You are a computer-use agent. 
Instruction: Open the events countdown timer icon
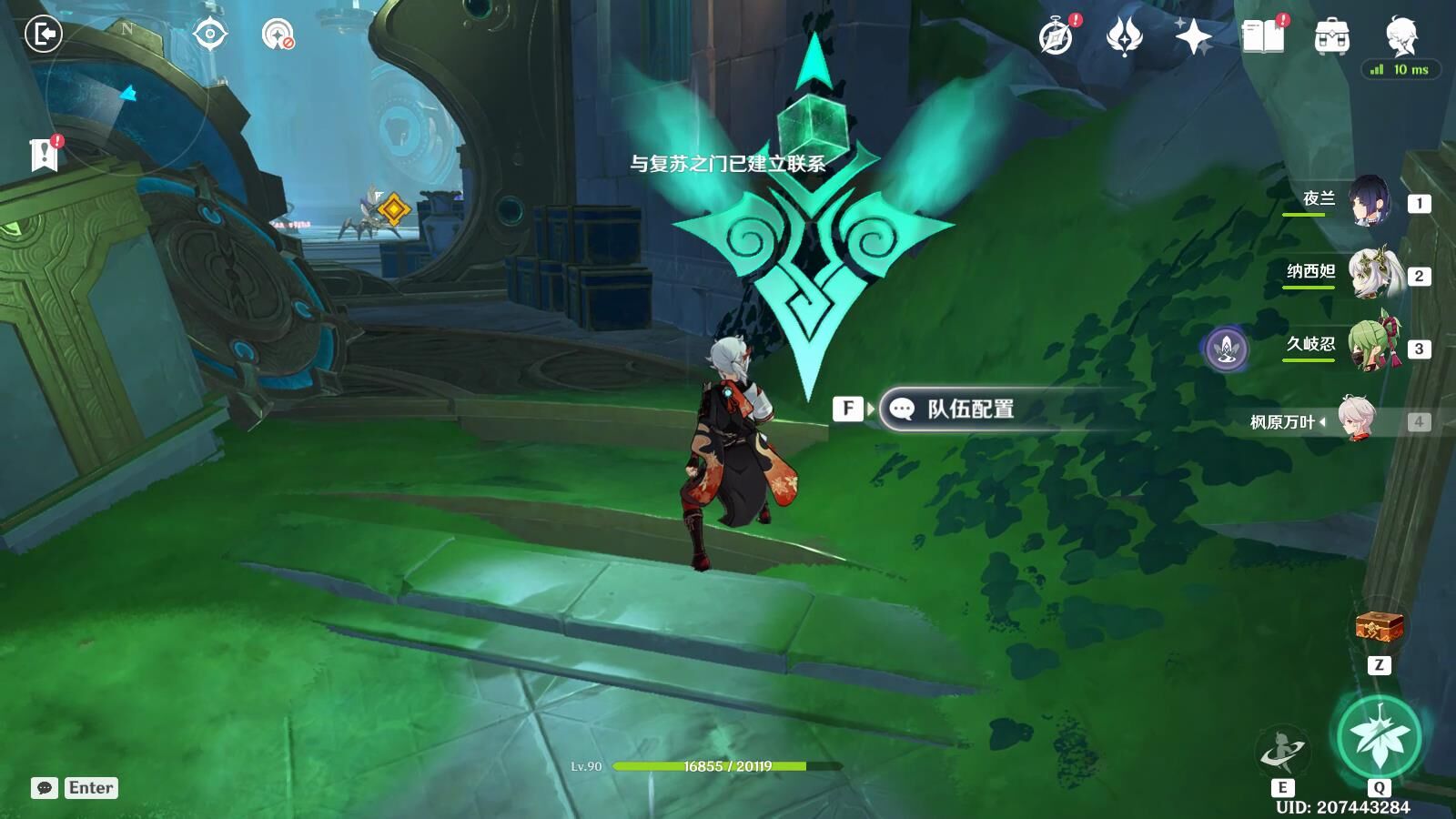pyautogui.click(x=1054, y=40)
